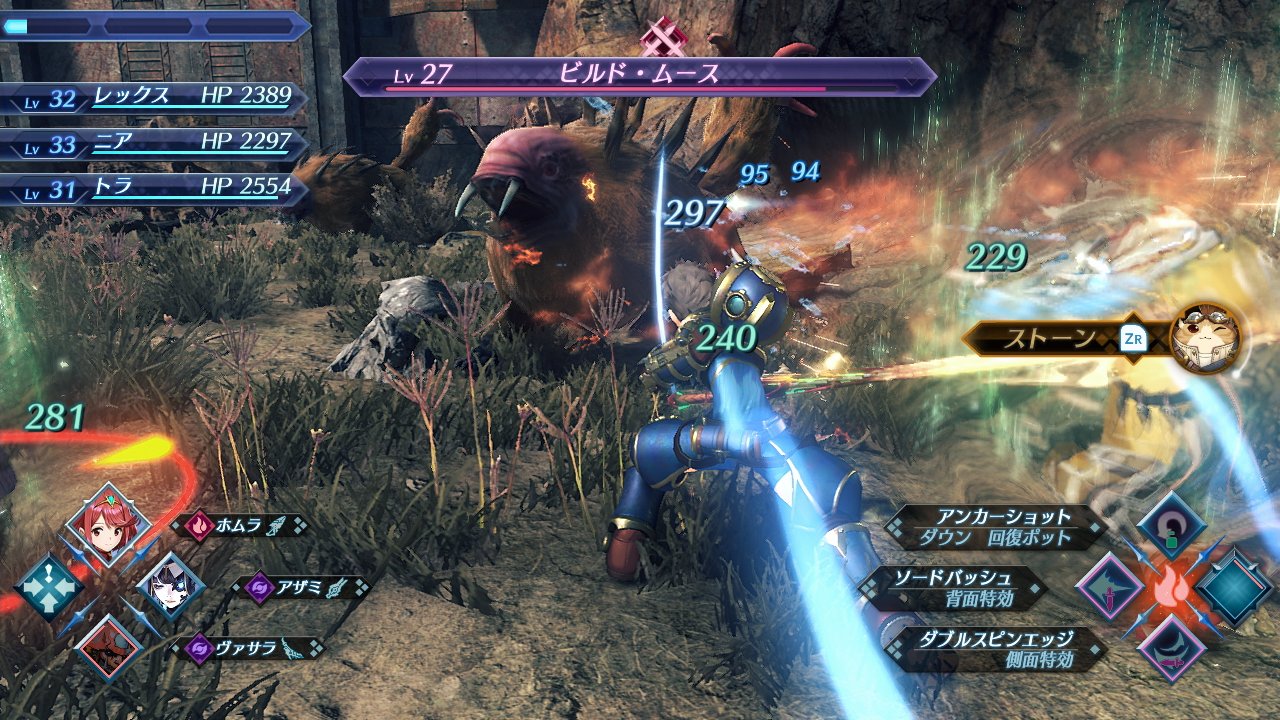
Task: Select the ヴァサラ blade name label
Action: pos(248,648)
